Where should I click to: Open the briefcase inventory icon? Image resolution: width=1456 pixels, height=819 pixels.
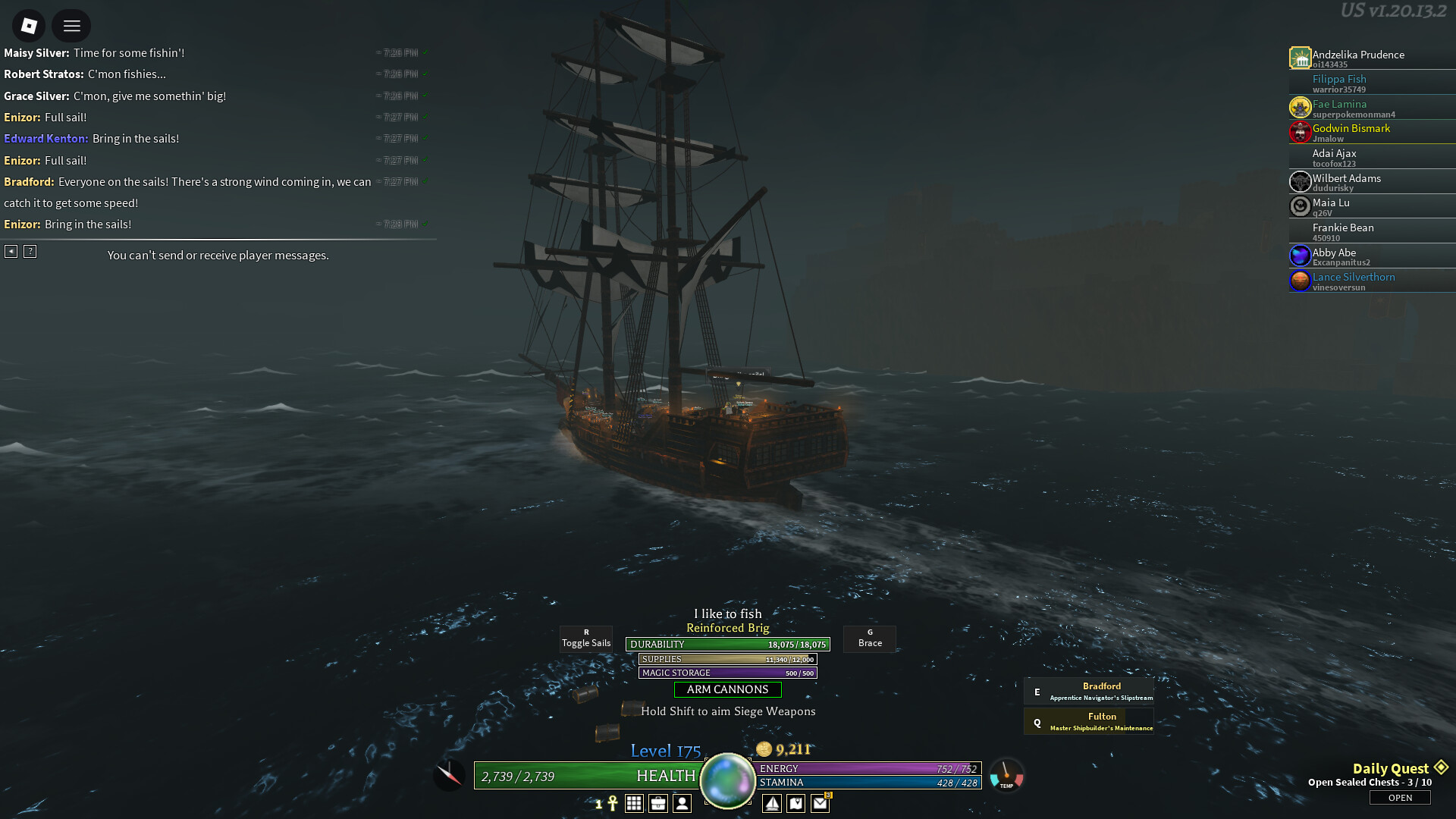pos(658,804)
